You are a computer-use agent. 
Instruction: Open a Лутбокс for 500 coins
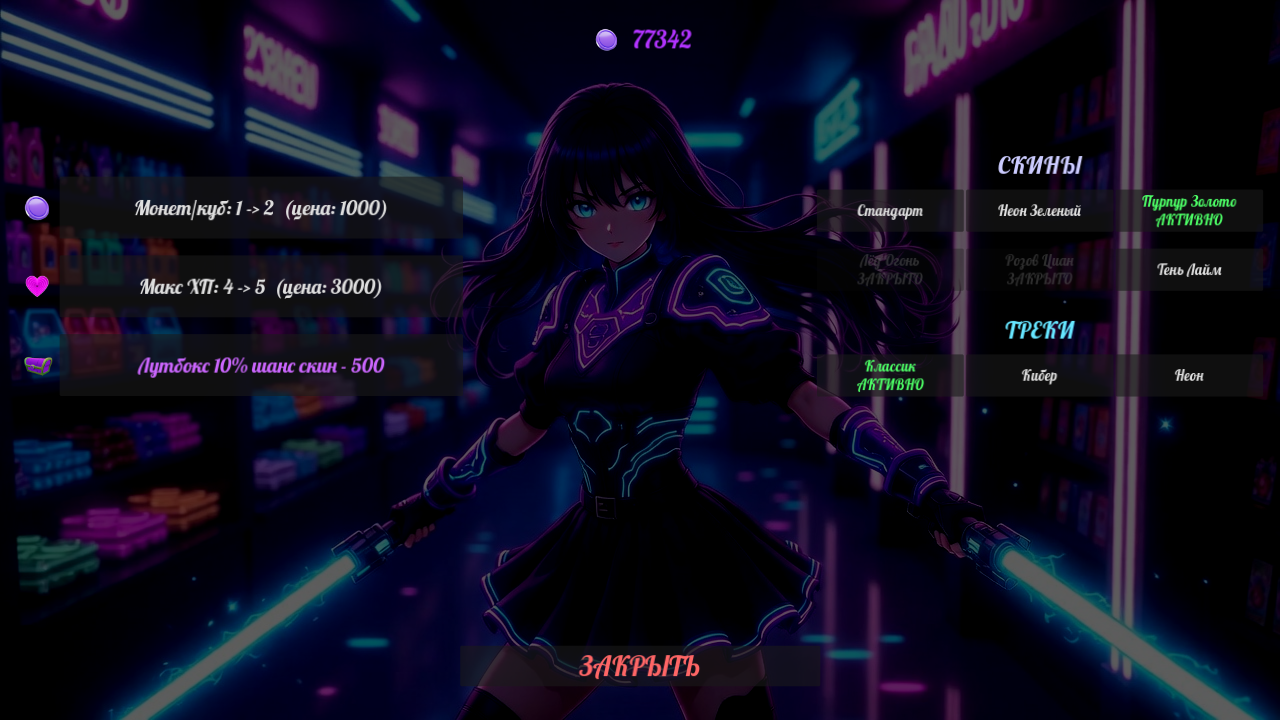[260, 366]
